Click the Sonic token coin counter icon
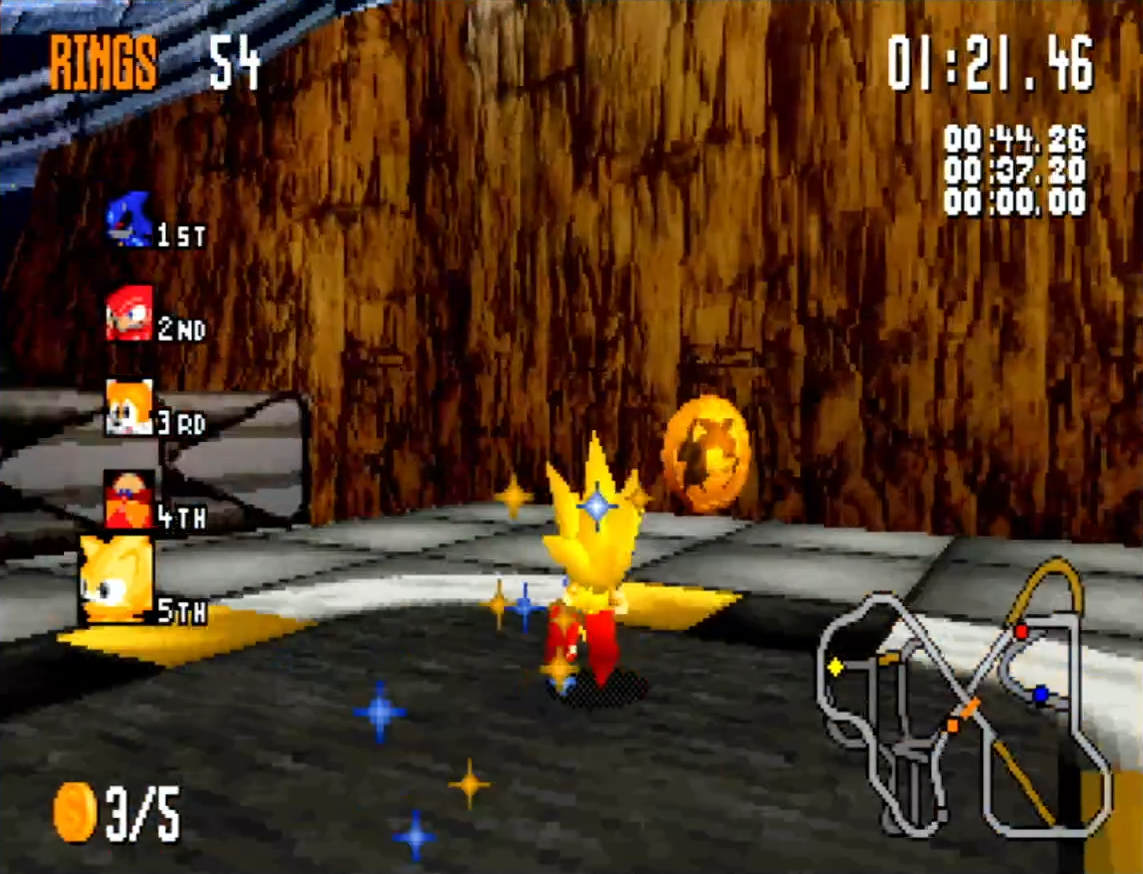Image resolution: width=1143 pixels, height=874 pixels. pyautogui.click(x=75, y=811)
